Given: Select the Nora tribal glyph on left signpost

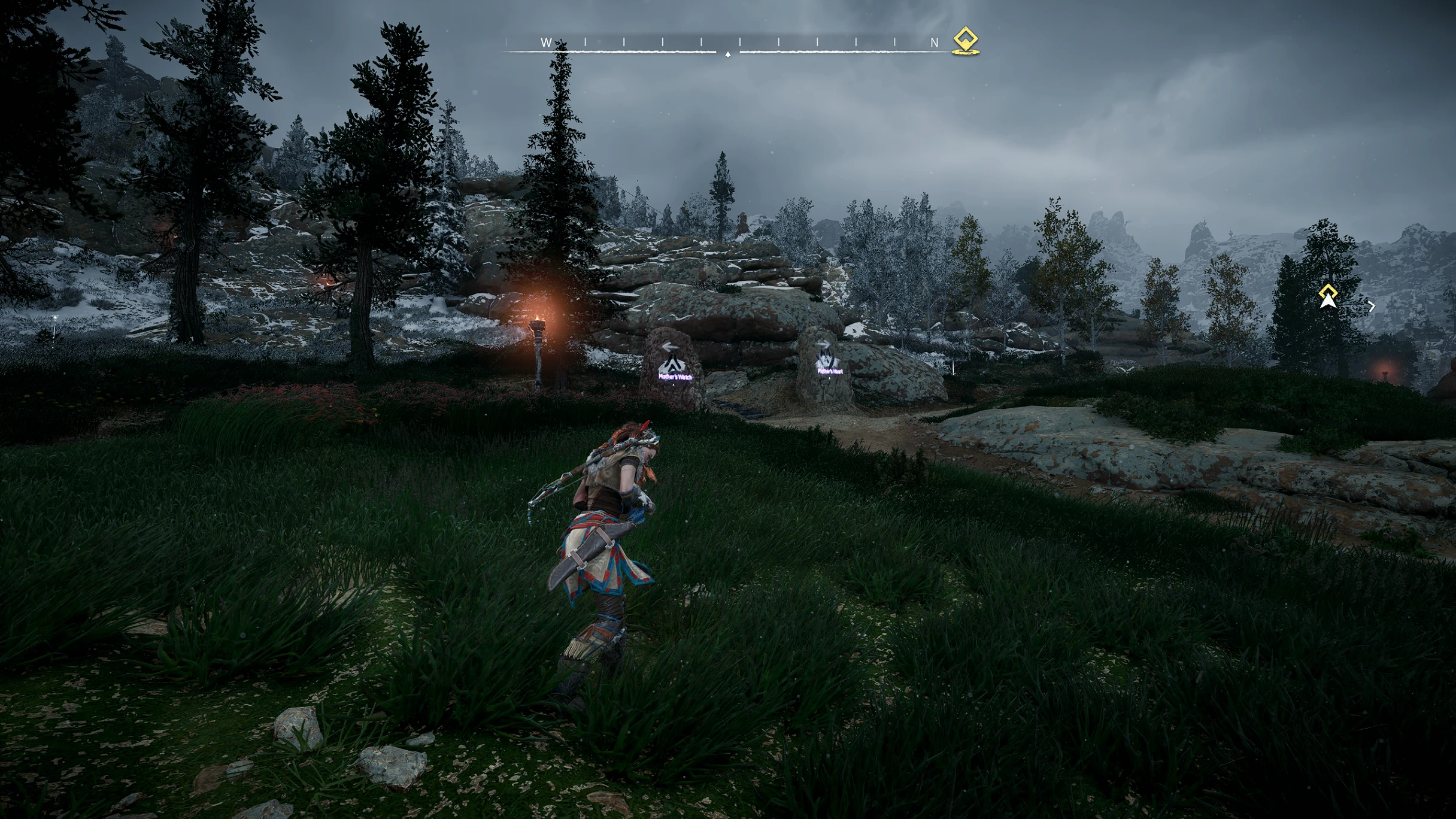Looking at the screenshot, I should pyautogui.click(x=674, y=365).
